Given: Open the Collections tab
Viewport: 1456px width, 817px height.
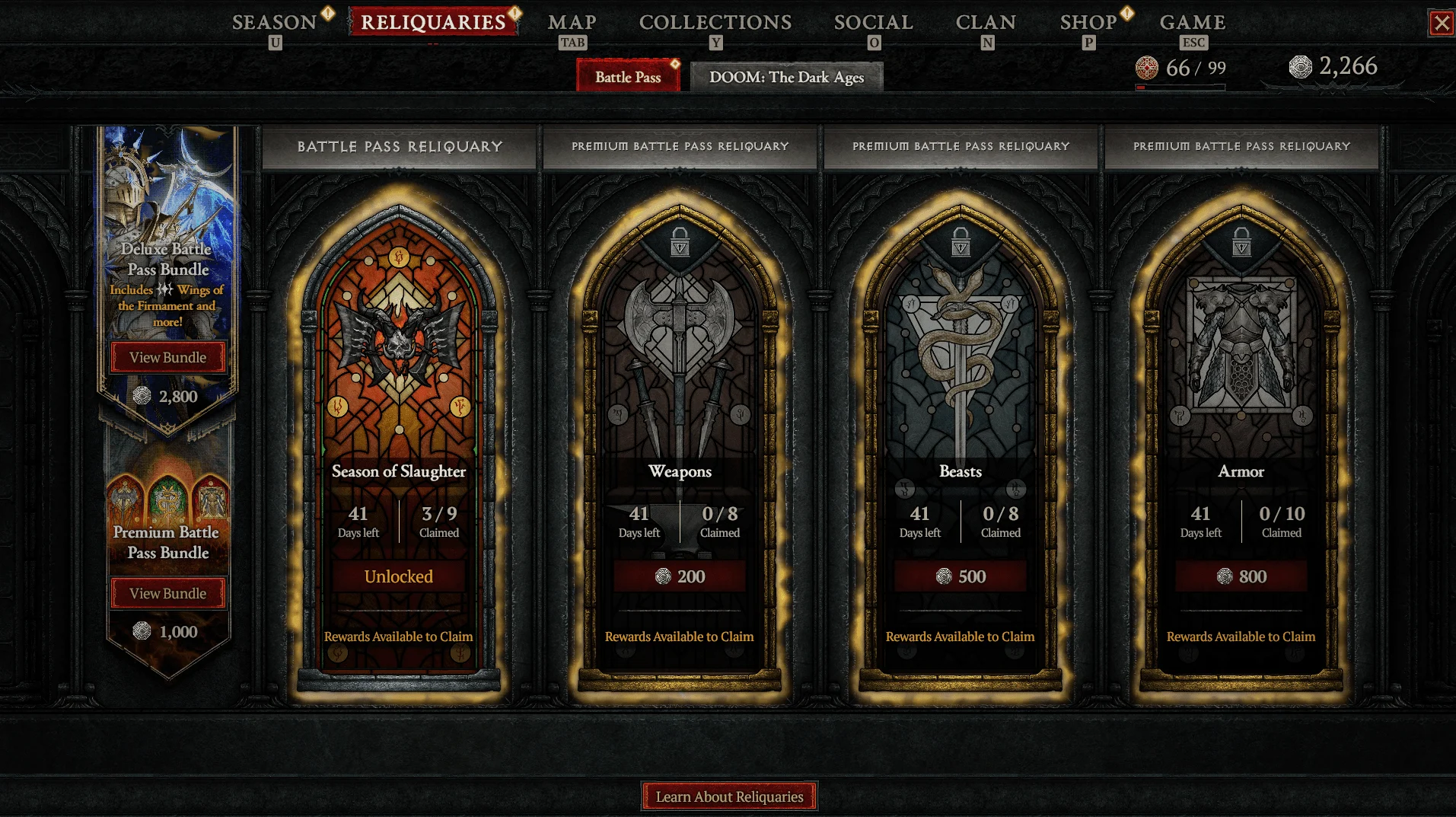Looking at the screenshot, I should pyautogui.click(x=715, y=23).
